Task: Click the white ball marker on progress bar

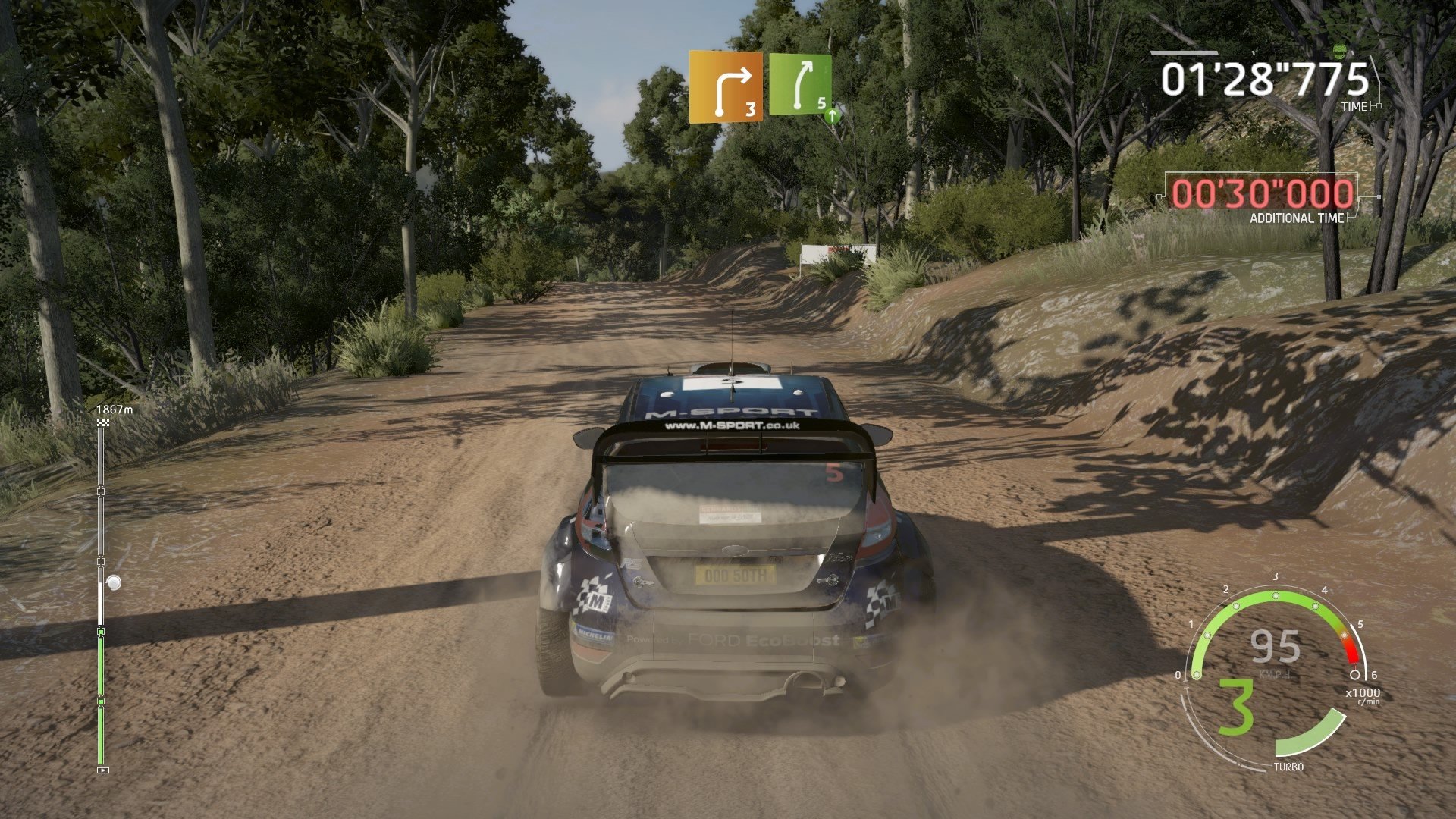Action: [114, 582]
